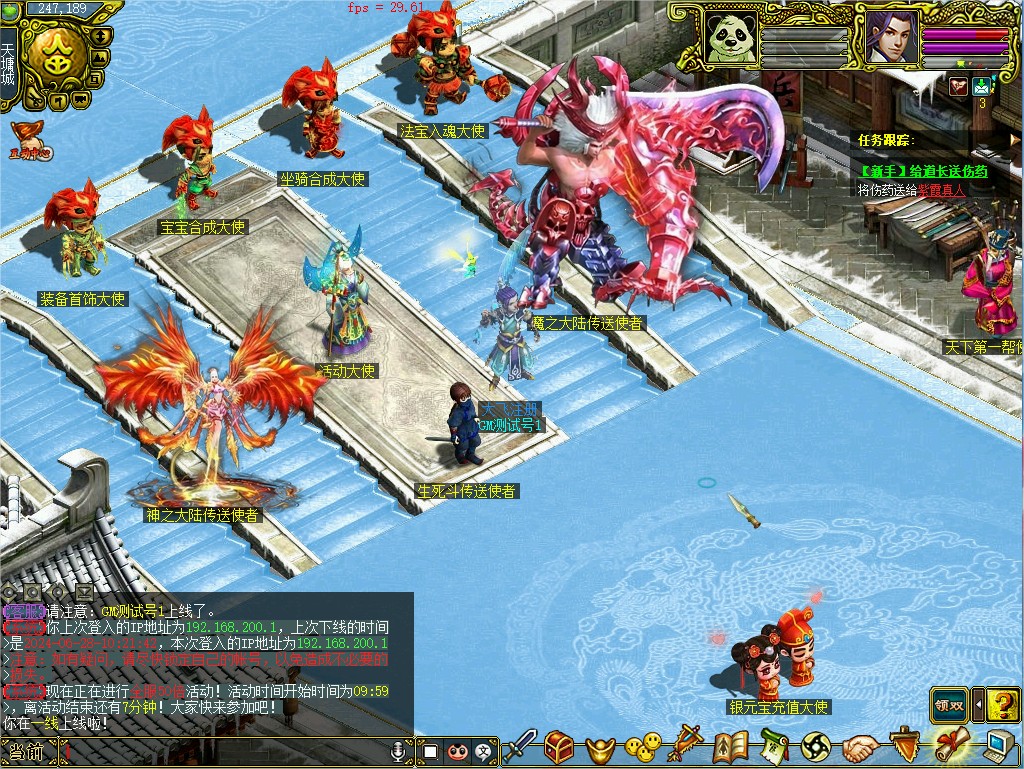Image resolution: width=1024 pixels, height=769 pixels.
Task: Open the green scroll quest icon
Action: [x=775, y=746]
